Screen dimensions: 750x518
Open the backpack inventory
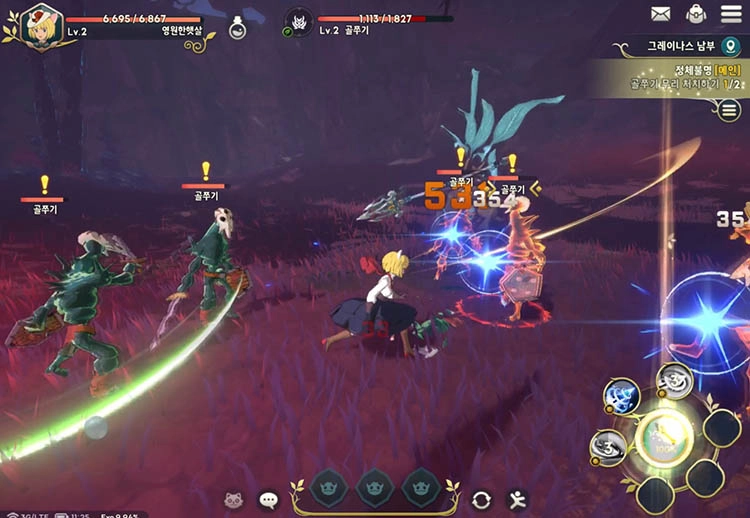pos(696,14)
